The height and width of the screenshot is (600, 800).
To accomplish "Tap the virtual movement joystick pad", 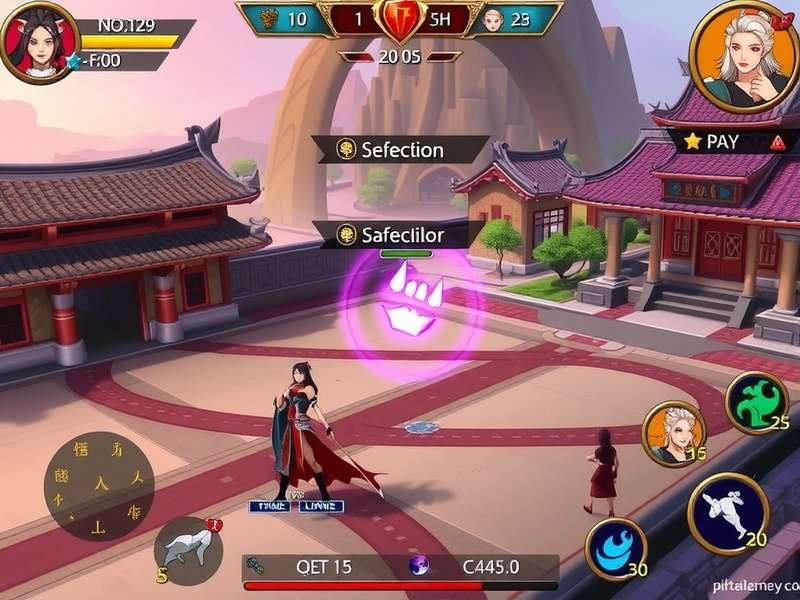I will tap(99, 485).
